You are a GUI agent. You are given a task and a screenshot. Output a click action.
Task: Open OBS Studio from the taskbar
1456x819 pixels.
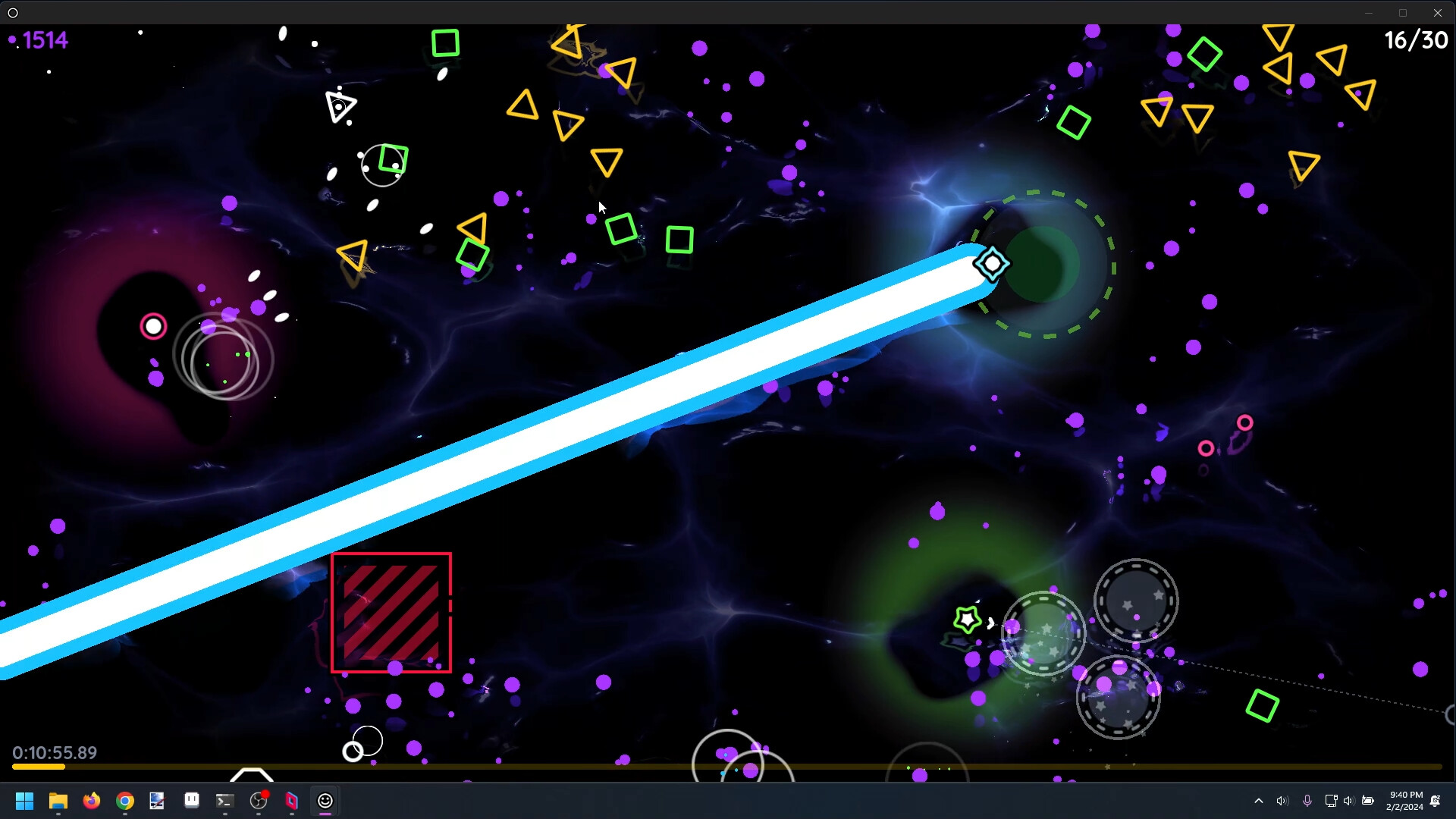click(256, 801)
